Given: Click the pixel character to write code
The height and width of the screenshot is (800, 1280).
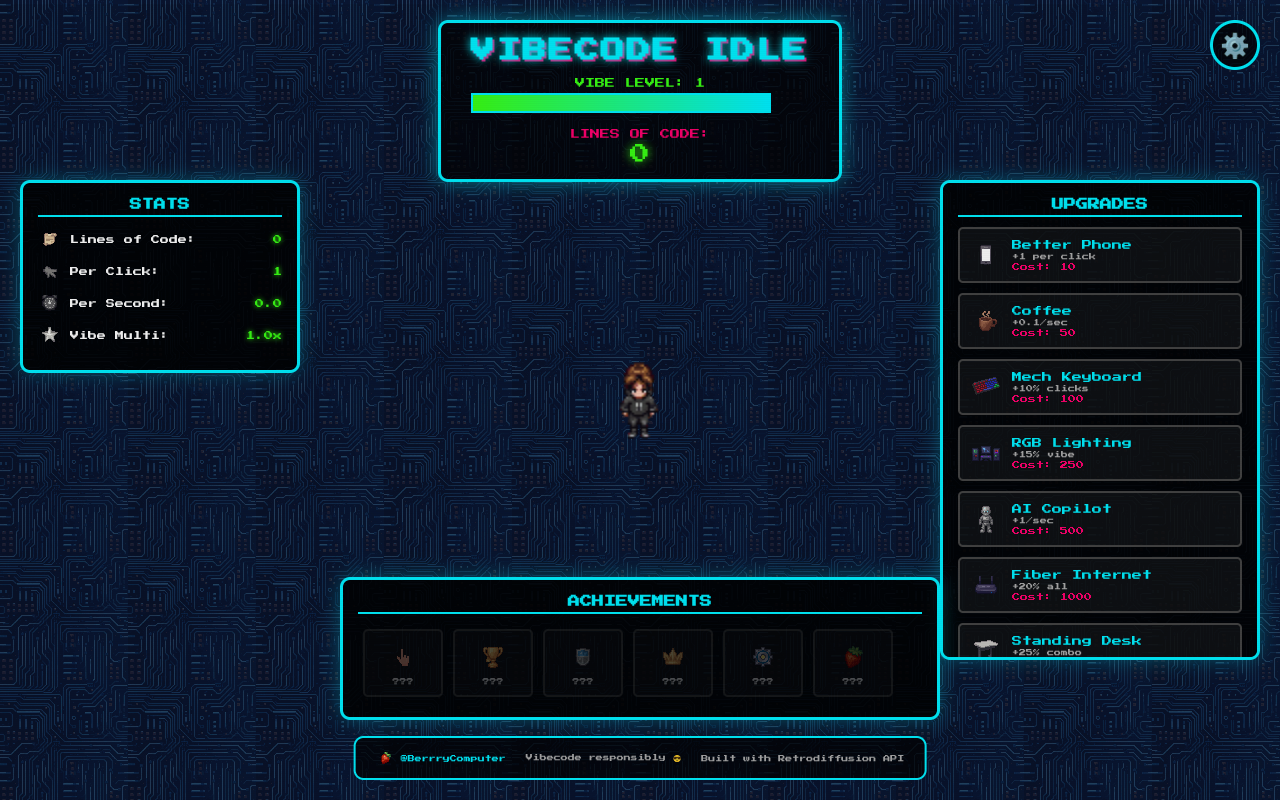Looking at the screenshot, I should [x=639, y=400].
